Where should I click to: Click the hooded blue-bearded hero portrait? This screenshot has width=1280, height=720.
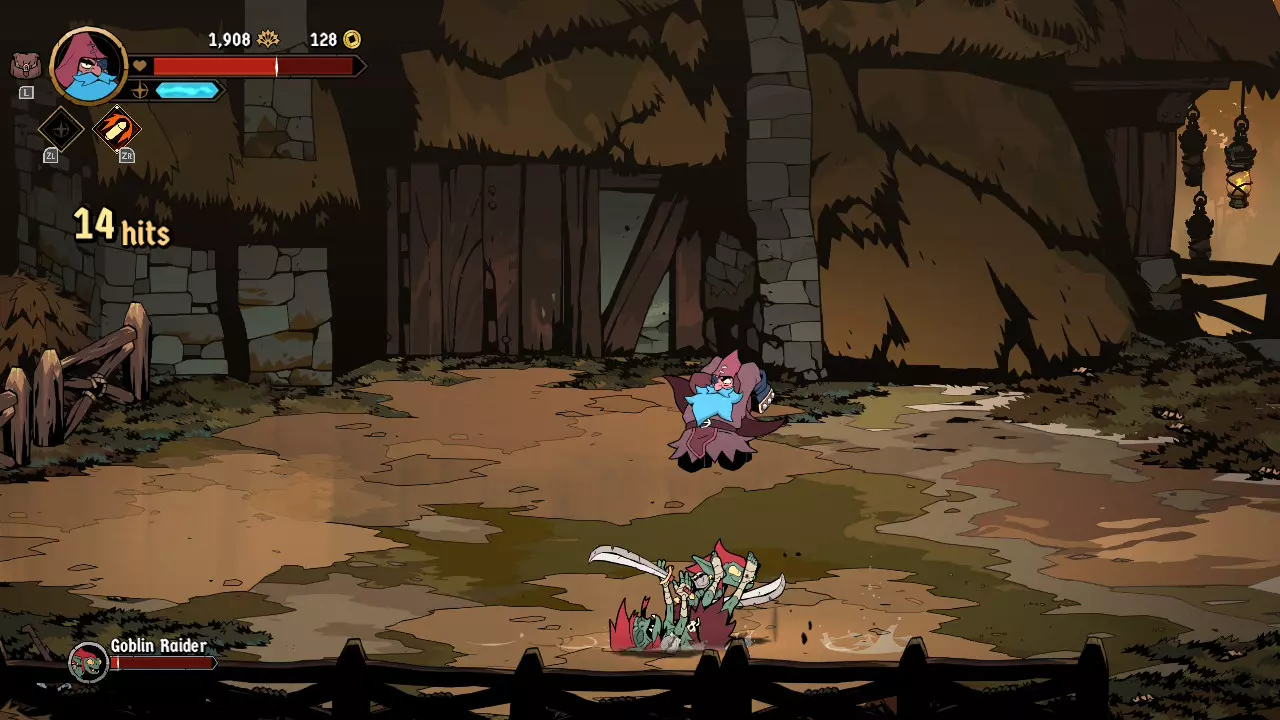[x=88, y=66]
